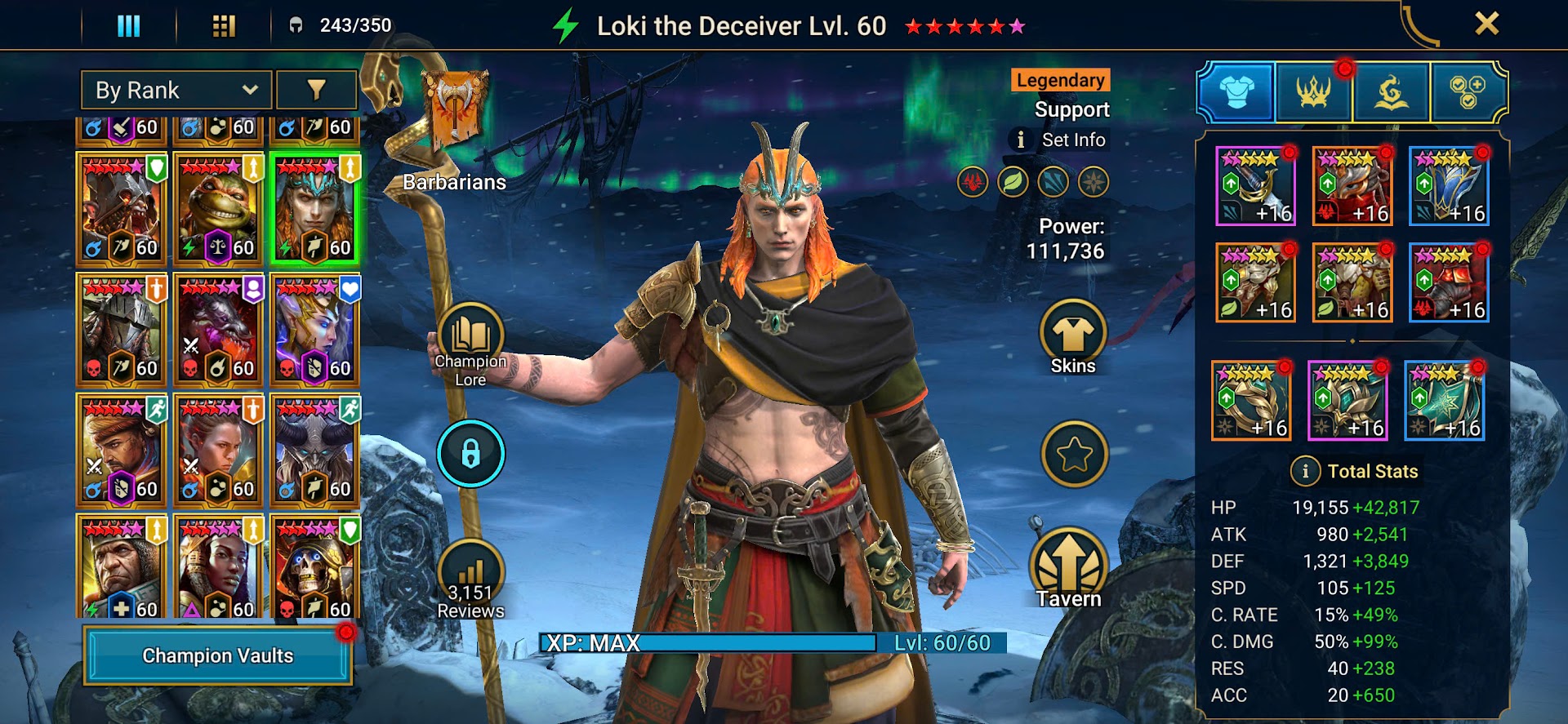Select the turtle champion portrait
This screenshot has height=724, width=1568.
[218, 209]
